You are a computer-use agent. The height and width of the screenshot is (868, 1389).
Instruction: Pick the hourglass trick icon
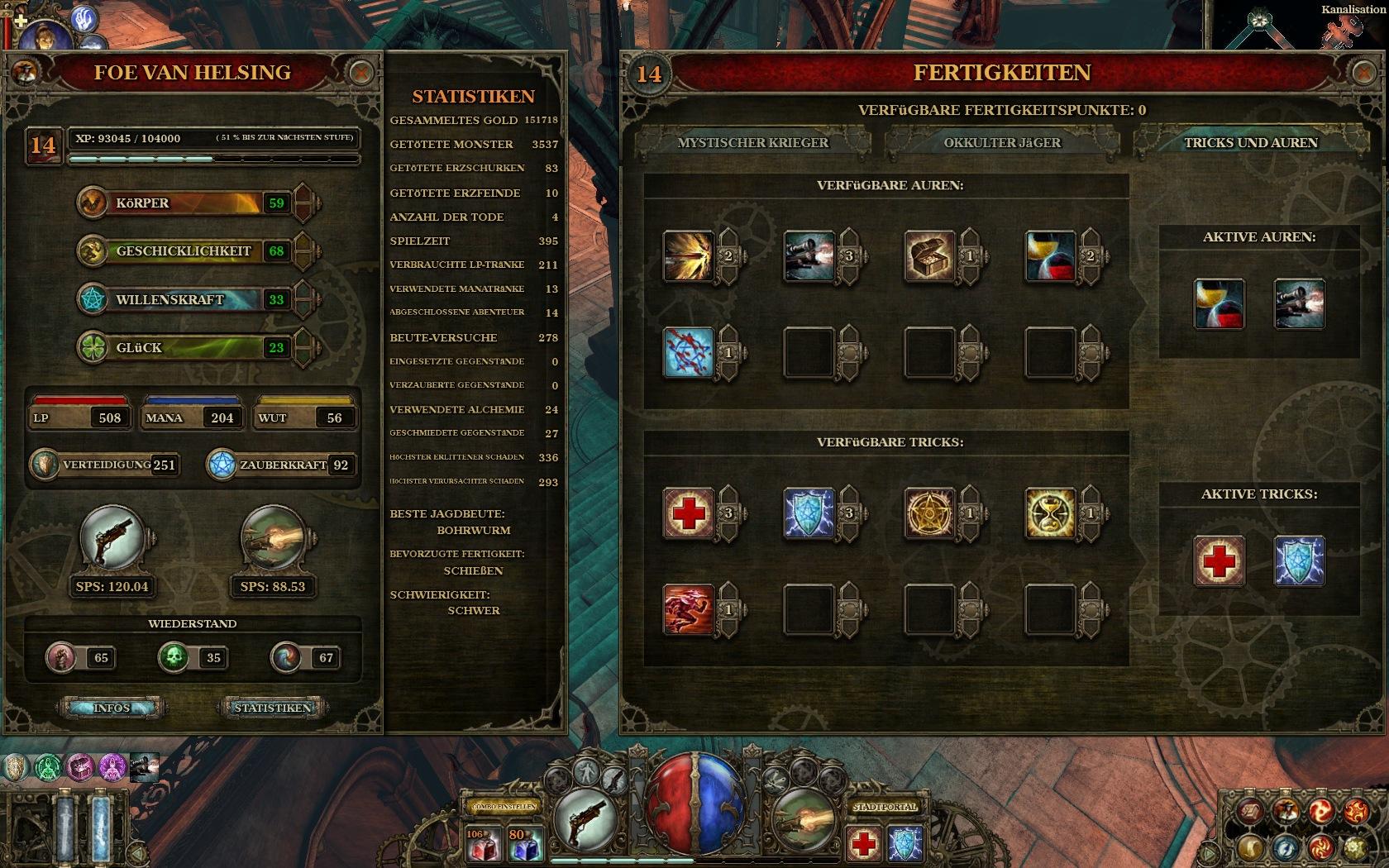(1050, 513)
